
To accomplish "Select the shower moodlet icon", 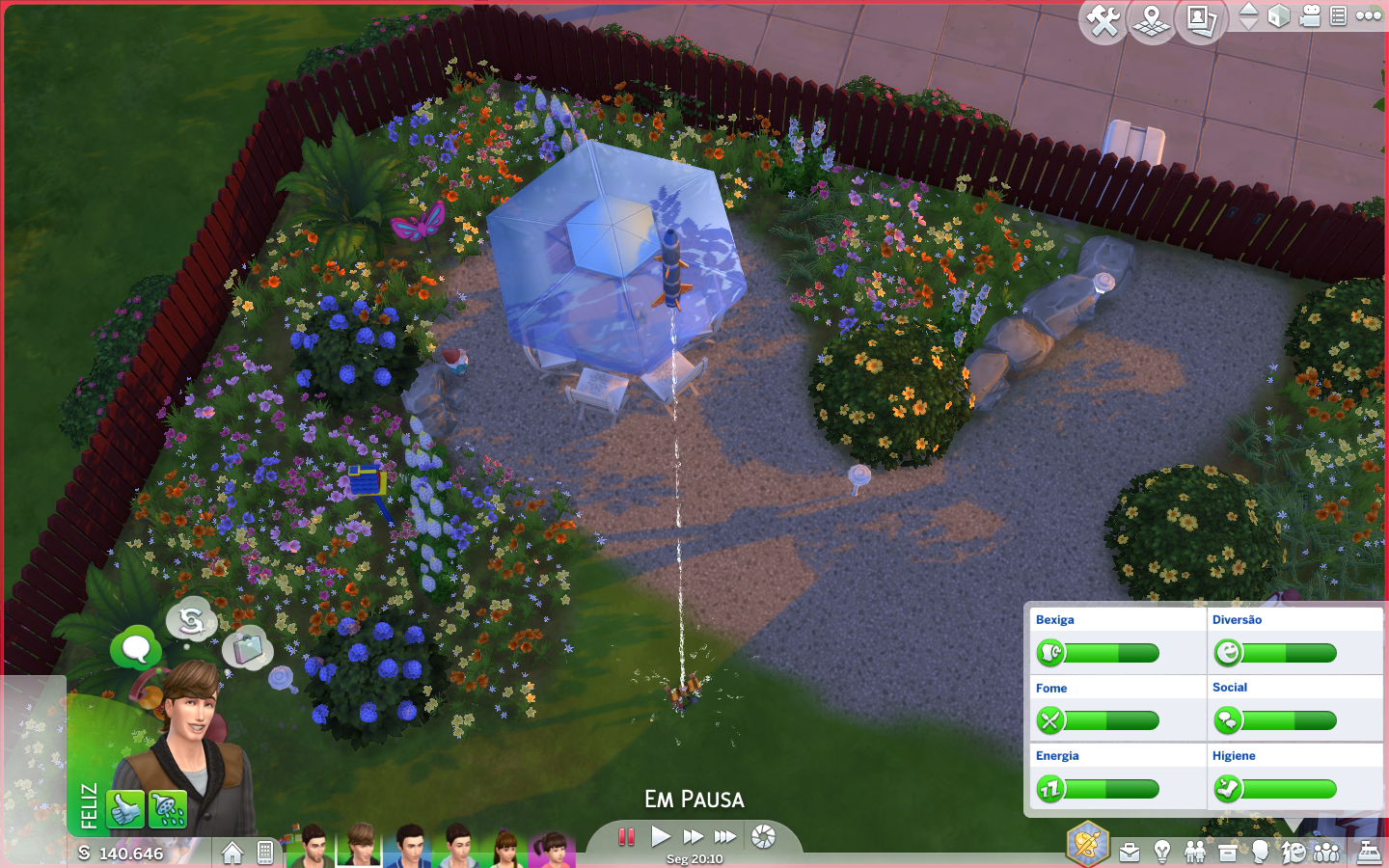I will 168,810.
